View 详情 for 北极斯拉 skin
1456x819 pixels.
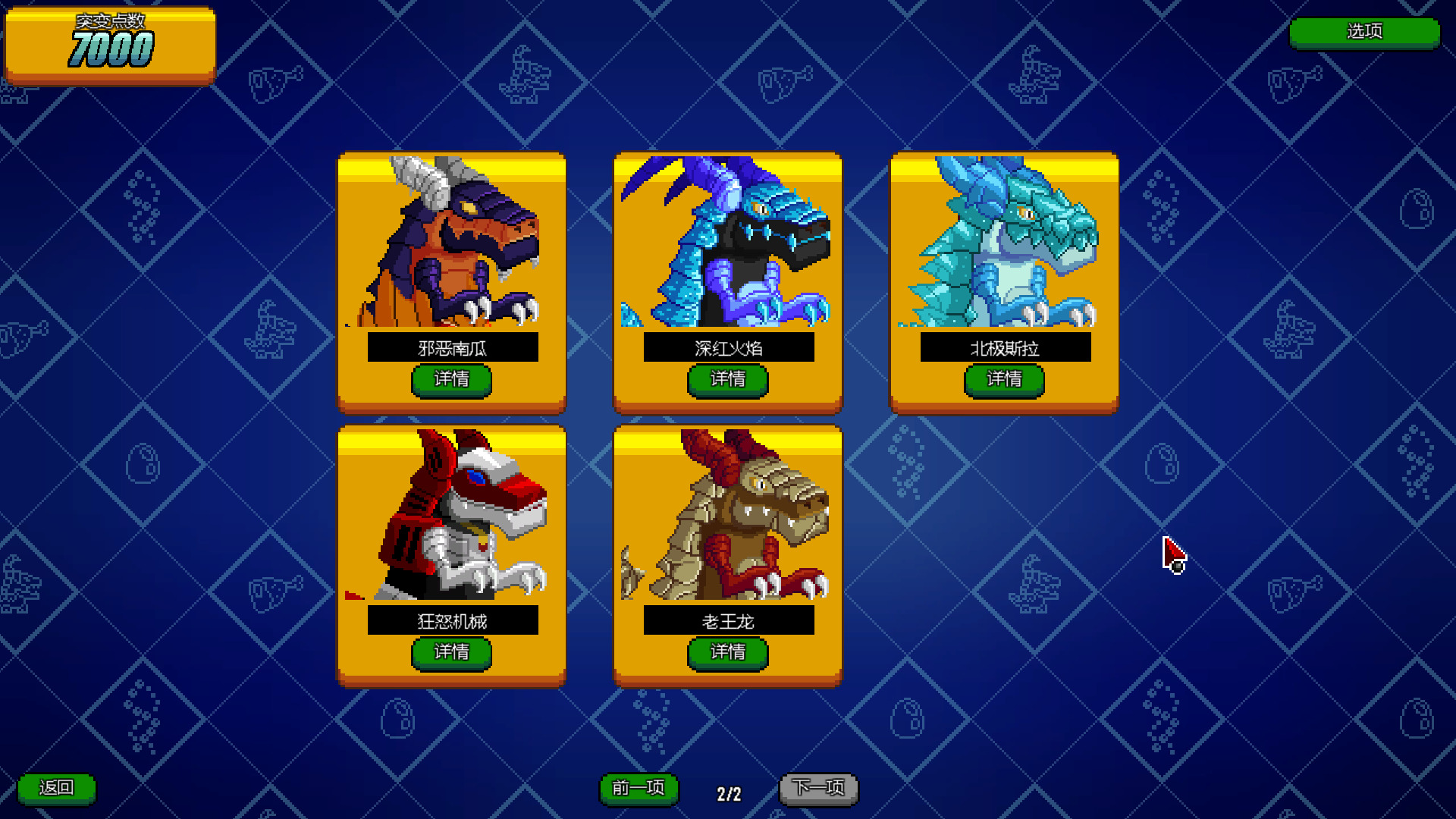point(1004,379)
